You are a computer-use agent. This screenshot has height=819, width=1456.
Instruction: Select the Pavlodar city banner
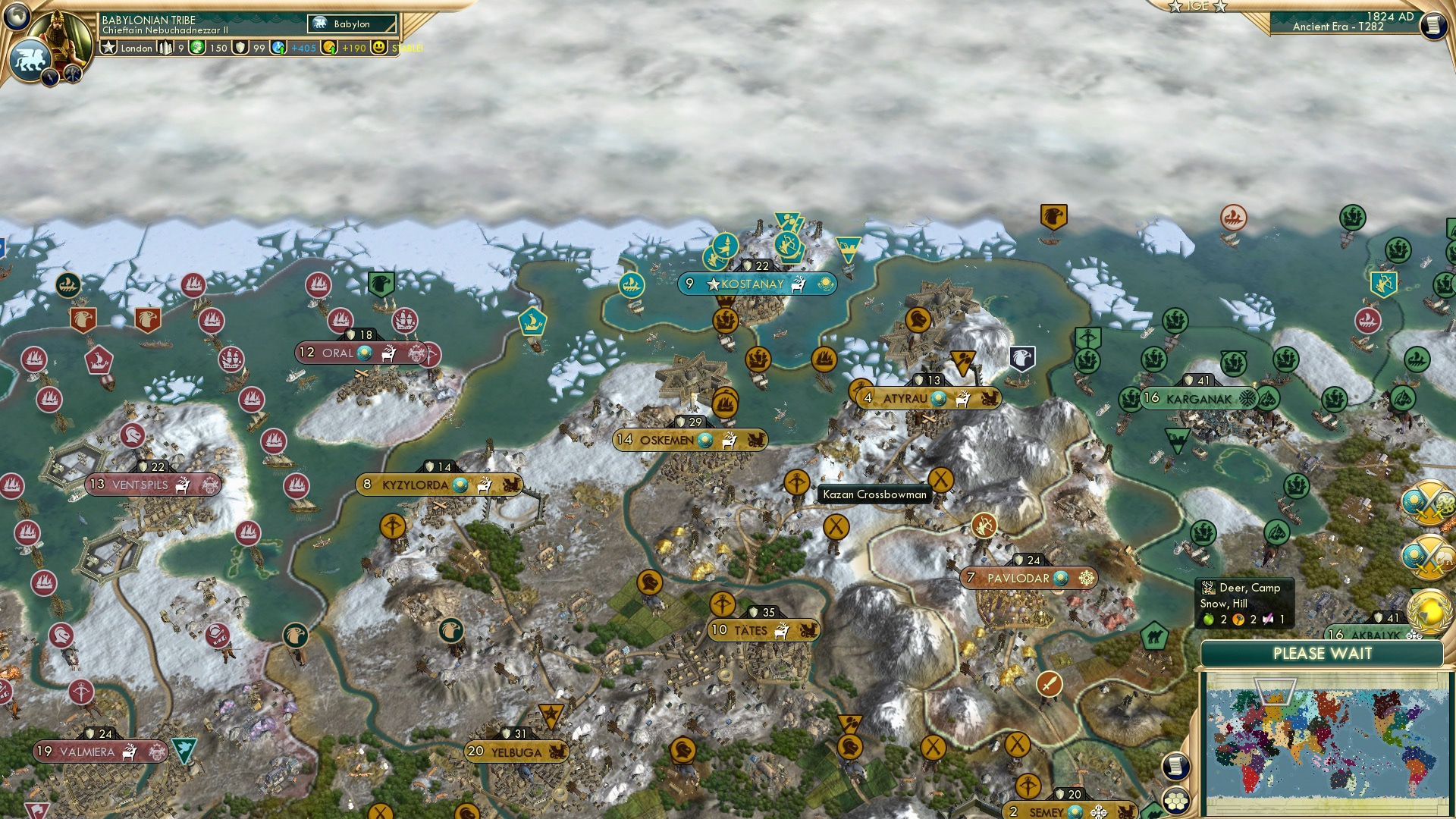point(1030,577)
